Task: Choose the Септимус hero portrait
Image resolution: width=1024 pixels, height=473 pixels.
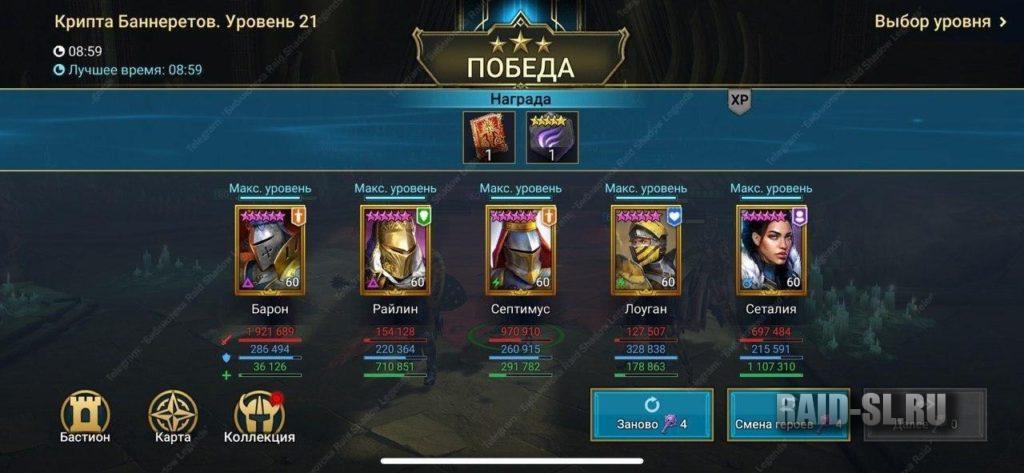Action: [520, 249]
